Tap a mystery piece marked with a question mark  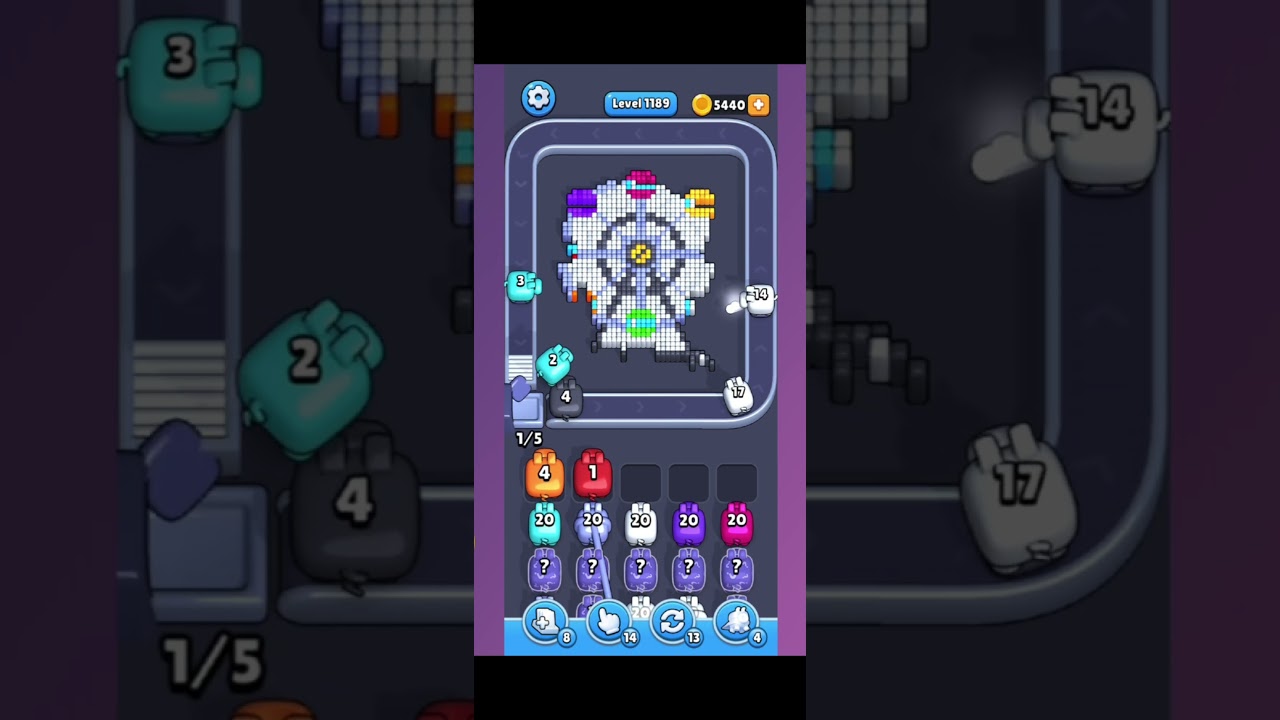pos(544,567)
